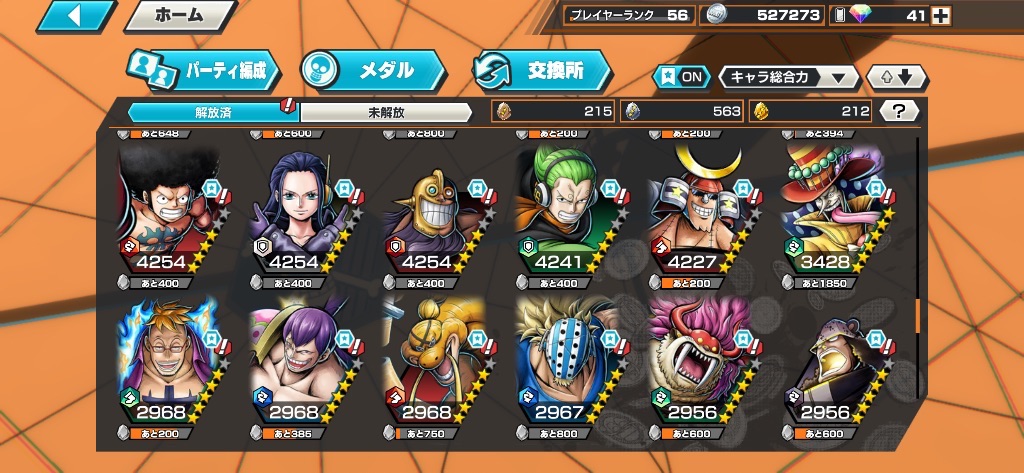The image size is (1024, 473).
Task: Open the question mark help
Action: [x=899, y=111]
